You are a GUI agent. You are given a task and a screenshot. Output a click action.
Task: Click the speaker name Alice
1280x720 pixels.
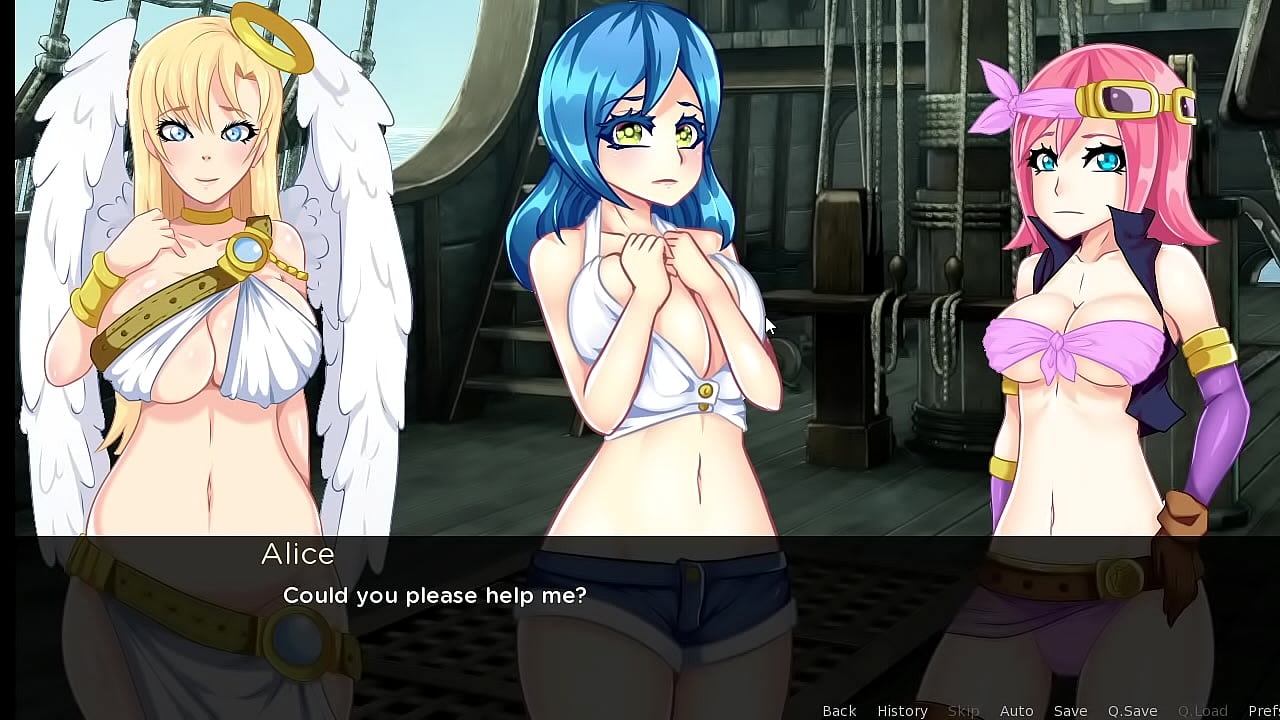(297, 555)
